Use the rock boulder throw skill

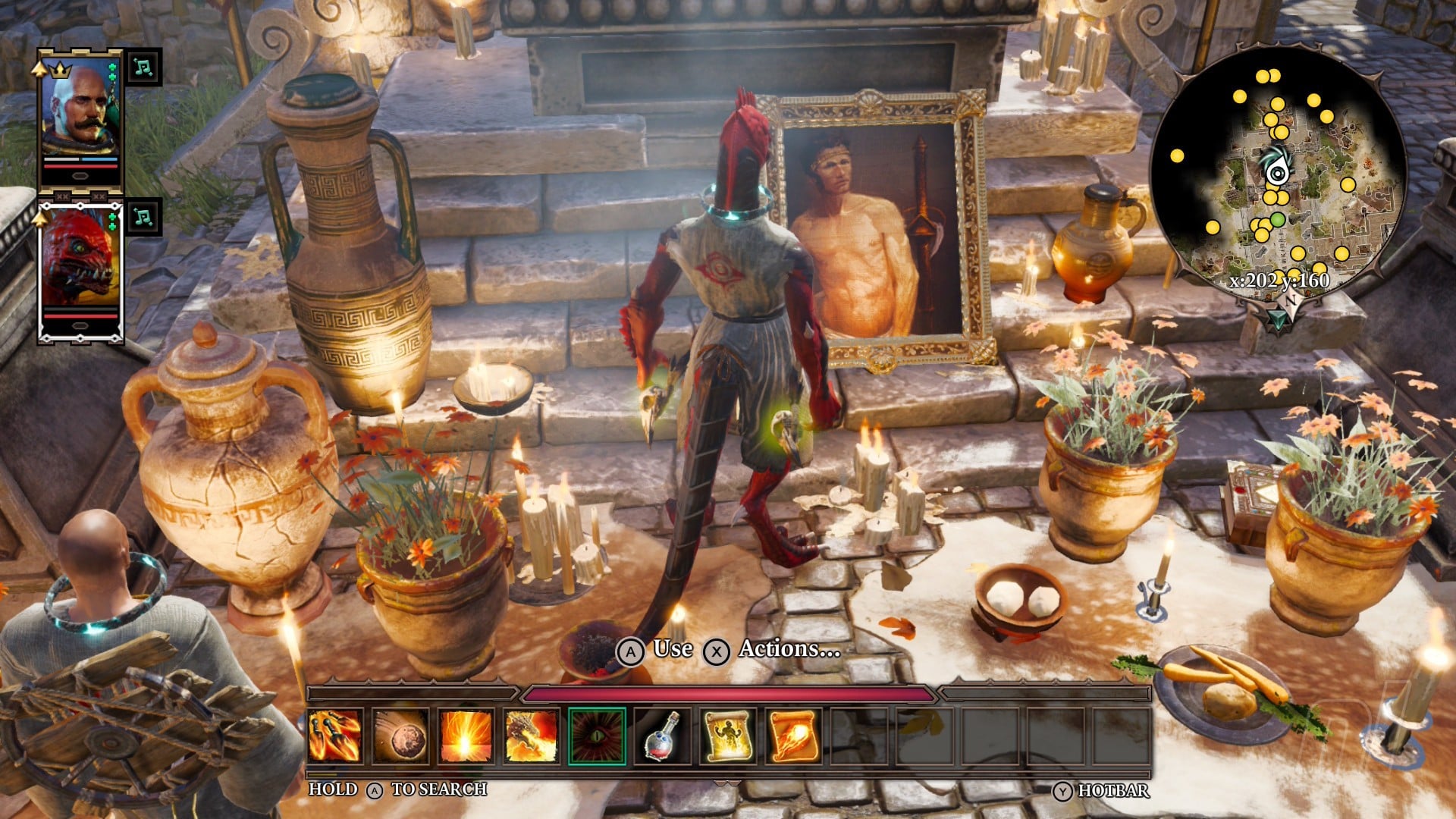[x=400, y=735]
